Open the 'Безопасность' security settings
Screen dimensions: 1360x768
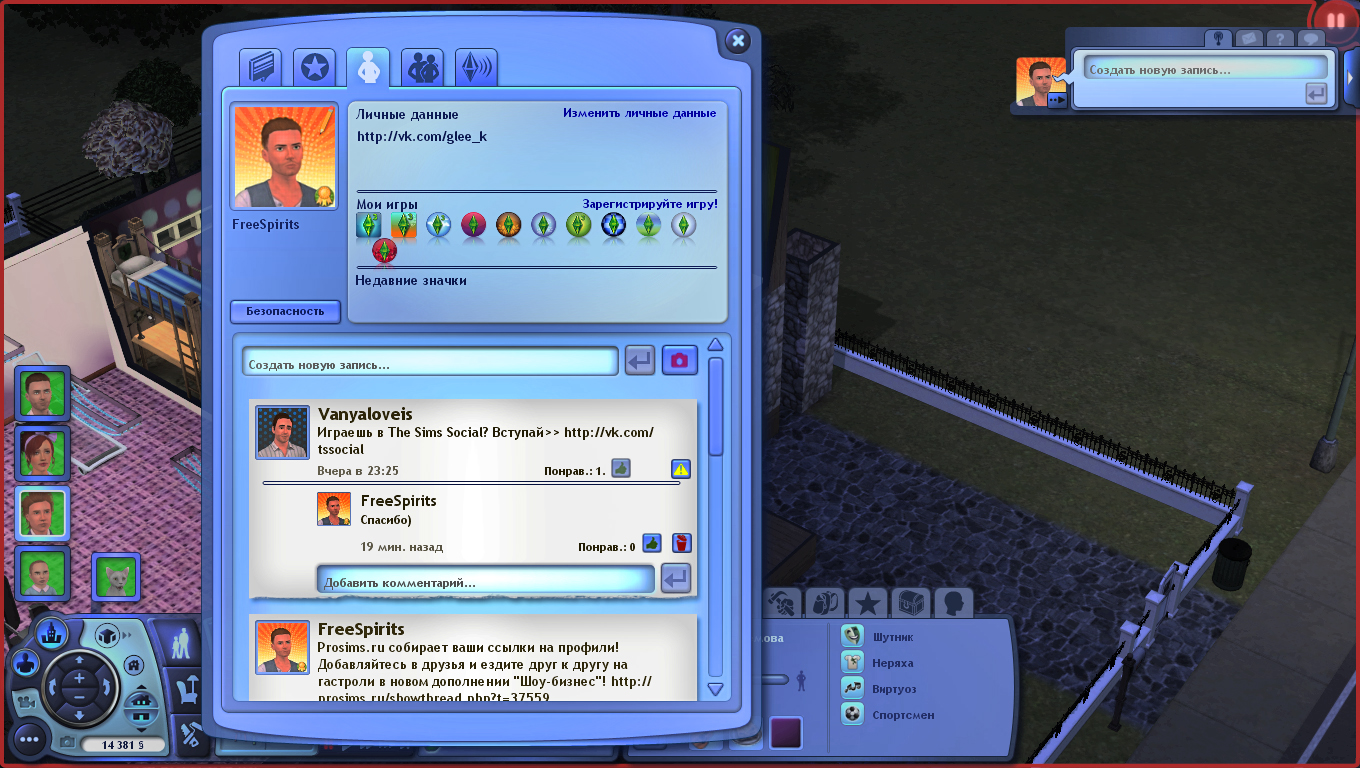tap(285, 311)
